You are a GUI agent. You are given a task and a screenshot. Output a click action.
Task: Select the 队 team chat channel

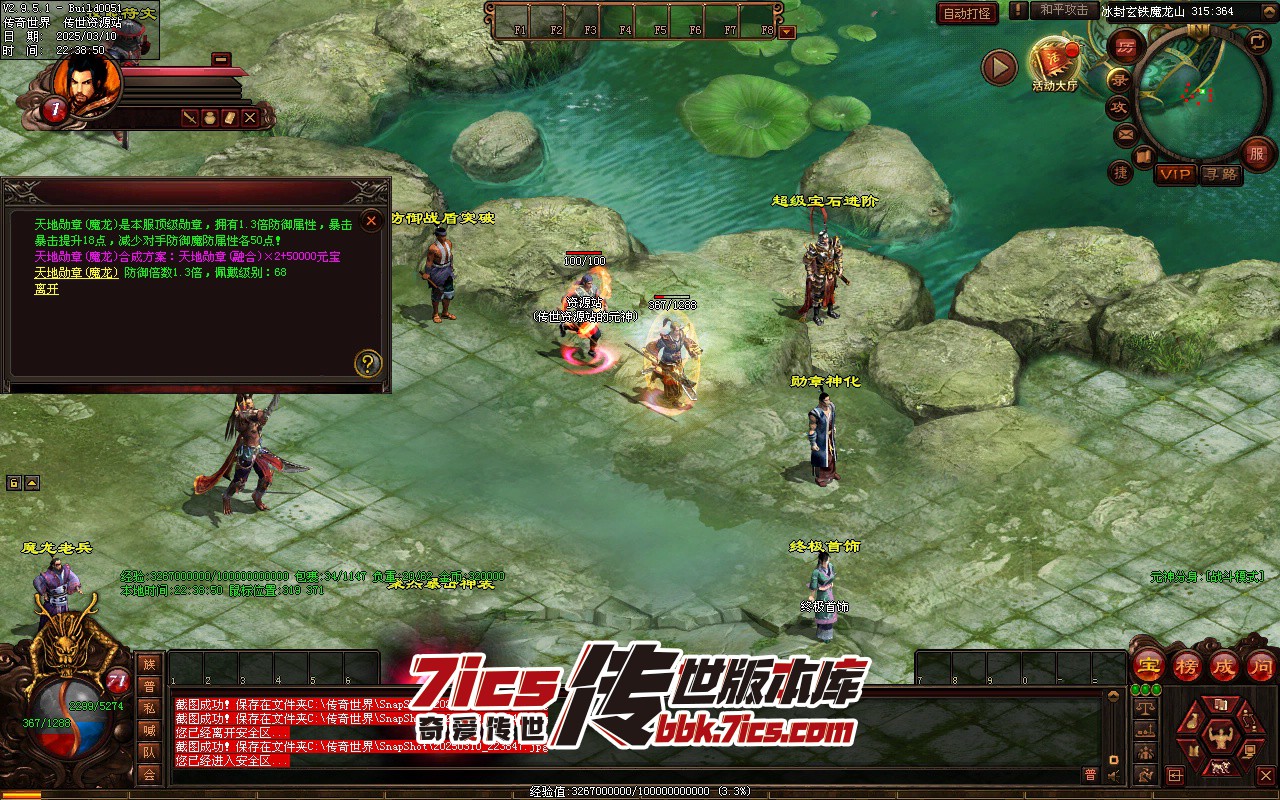pyautogui.click(x=149, y=752)
